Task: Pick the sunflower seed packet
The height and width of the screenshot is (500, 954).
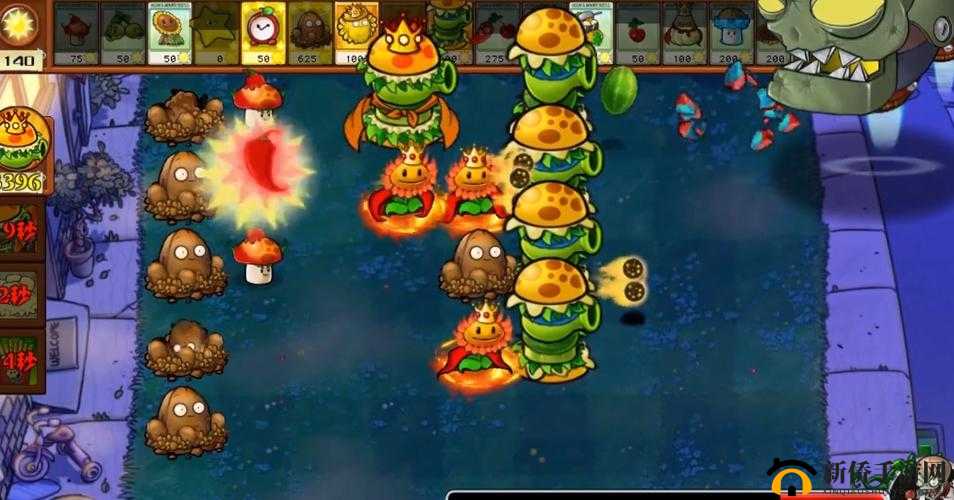Action: [x=170, y=33]
